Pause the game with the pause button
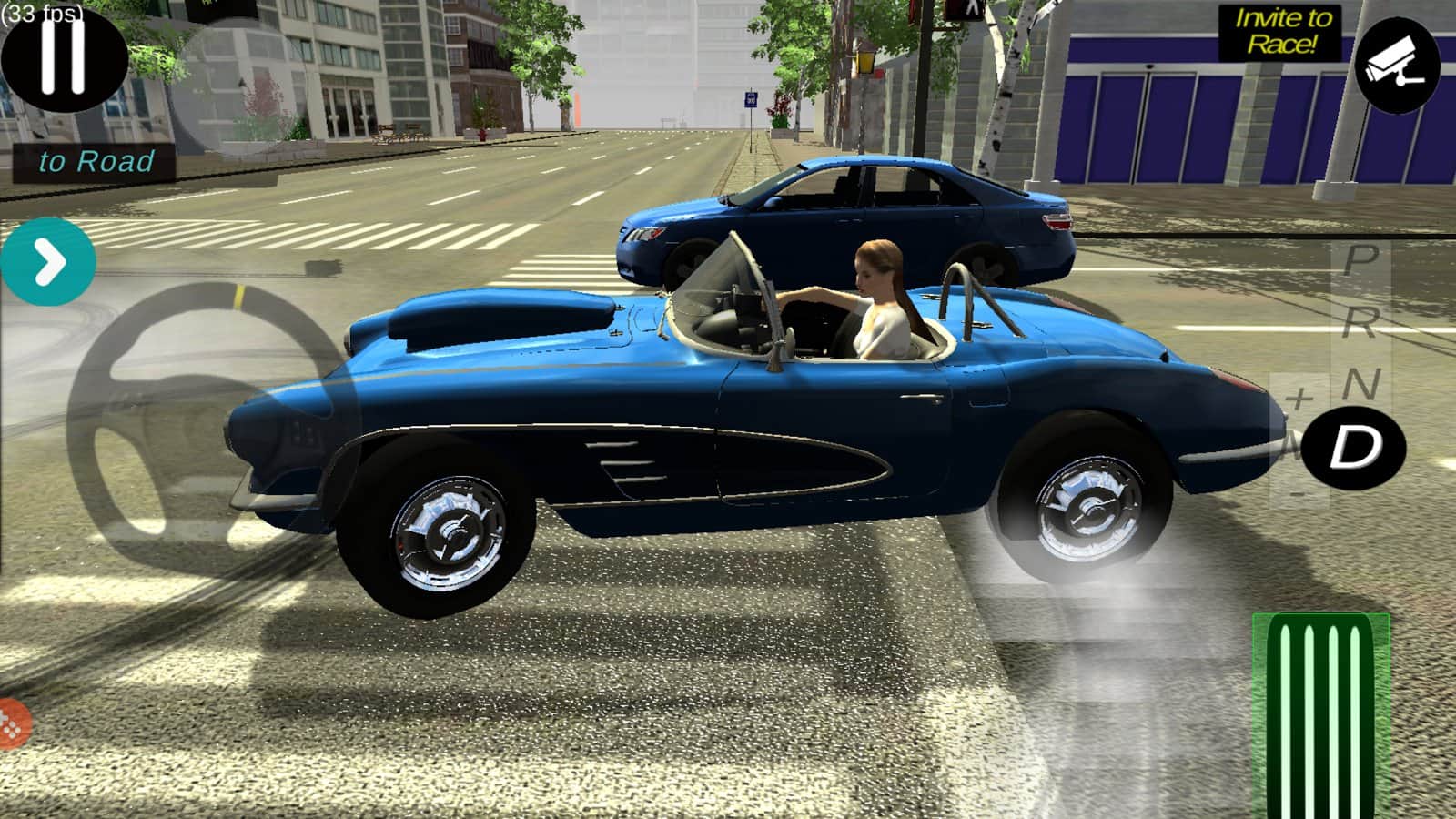The image size is (1456, 819). pos(64,56)
